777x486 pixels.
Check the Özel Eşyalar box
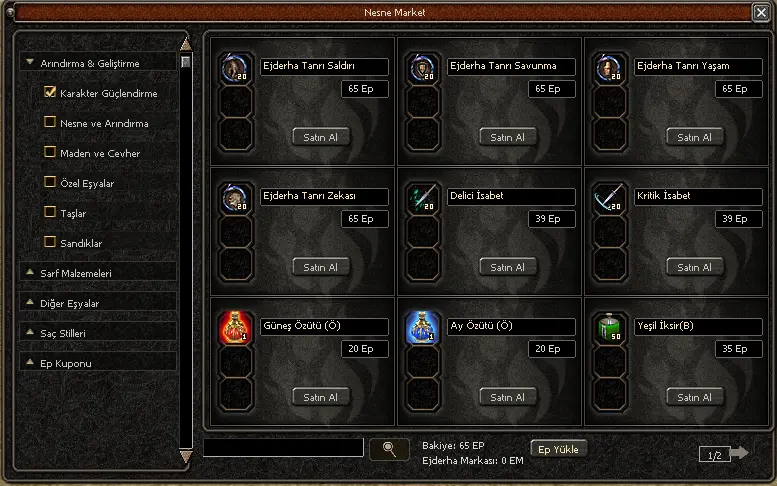(50, 183)
